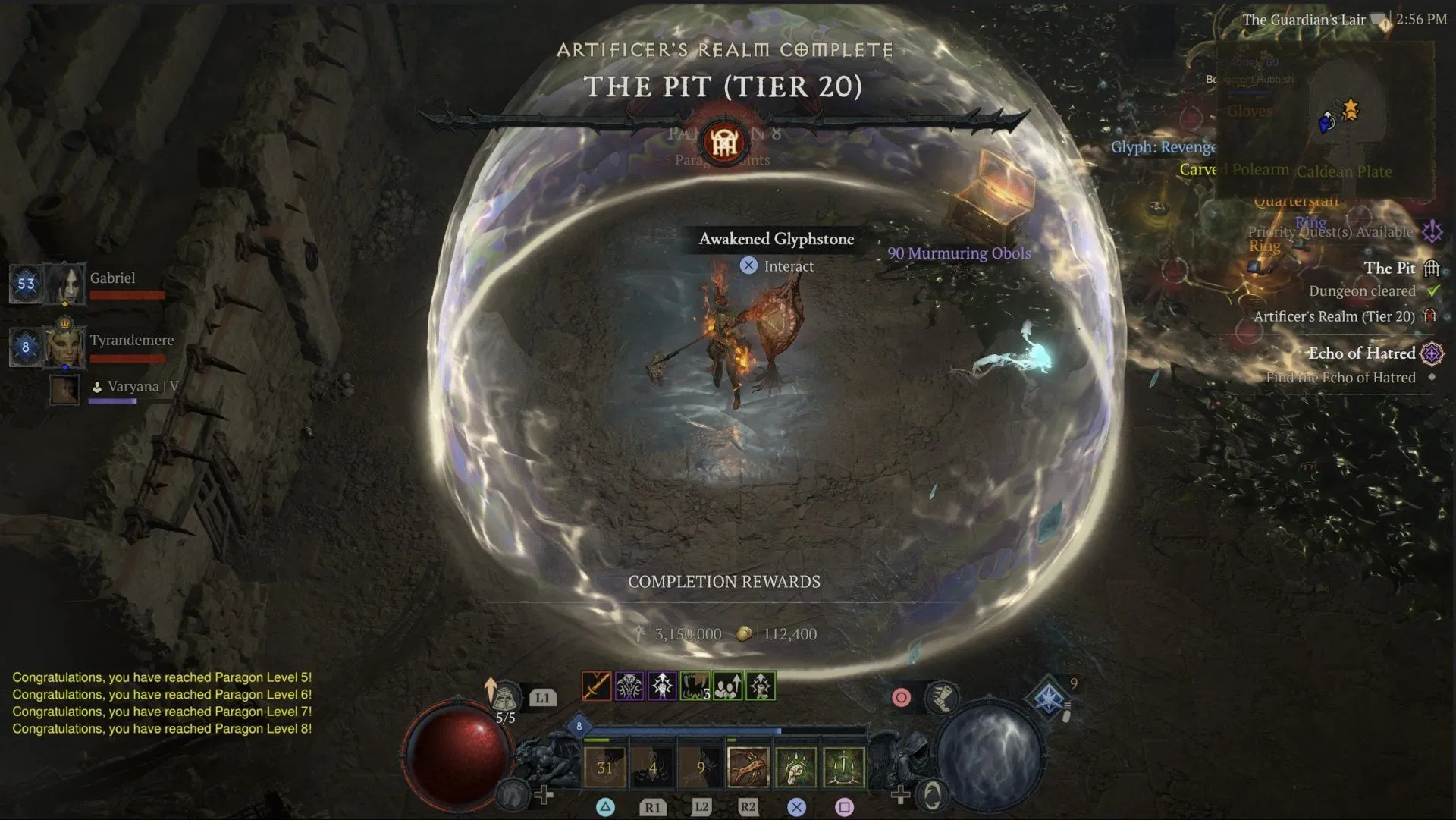
Task: Expand the Completion Rewards section
Action: coord(724,582)
